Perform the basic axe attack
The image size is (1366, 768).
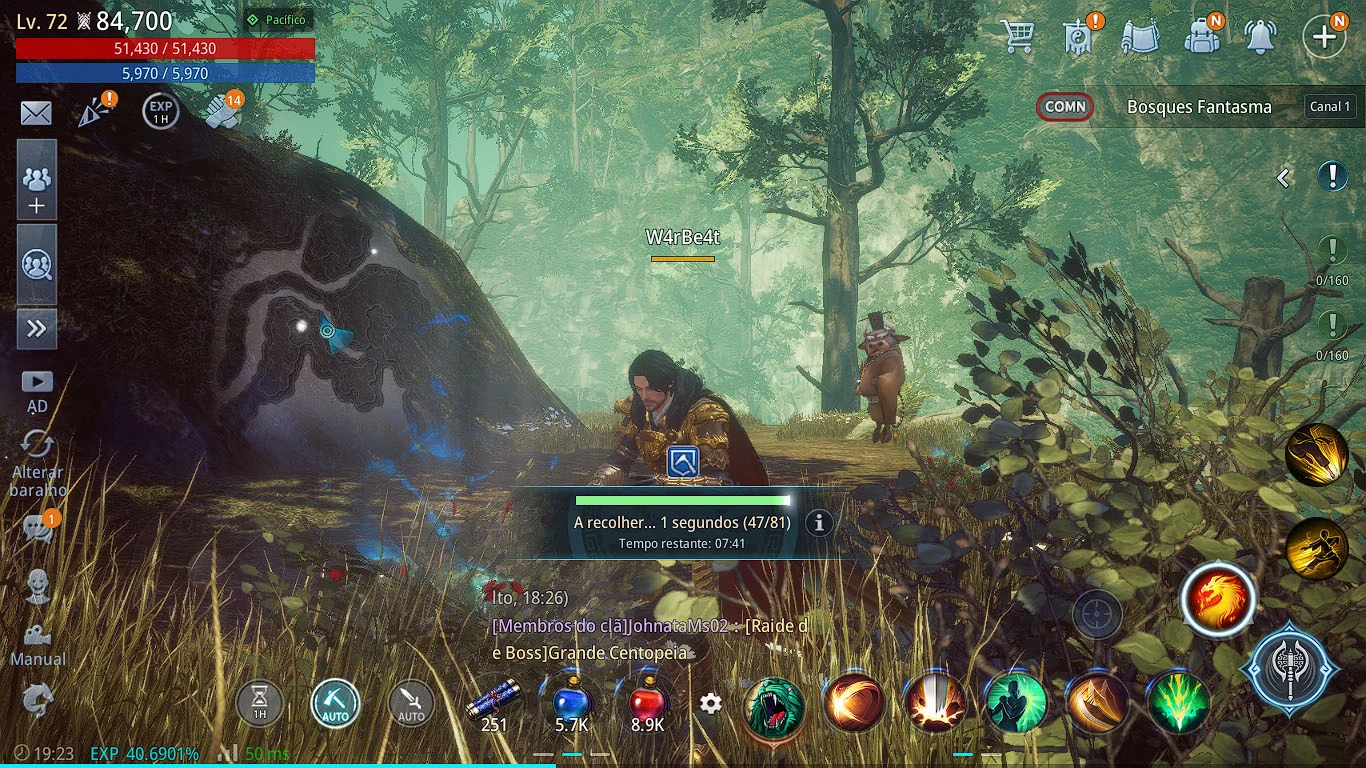click(1290, 669)
